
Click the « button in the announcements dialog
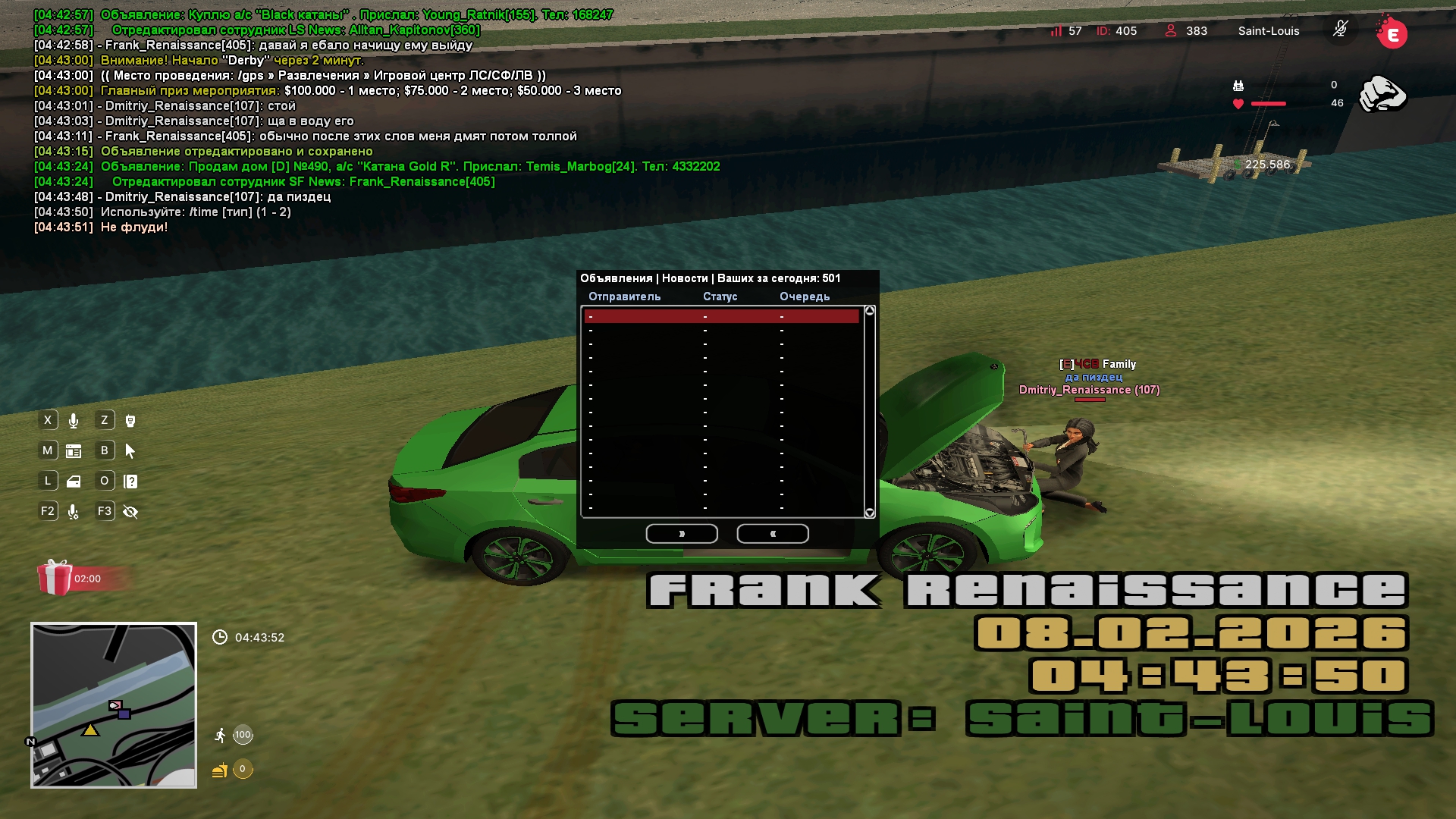773,534
